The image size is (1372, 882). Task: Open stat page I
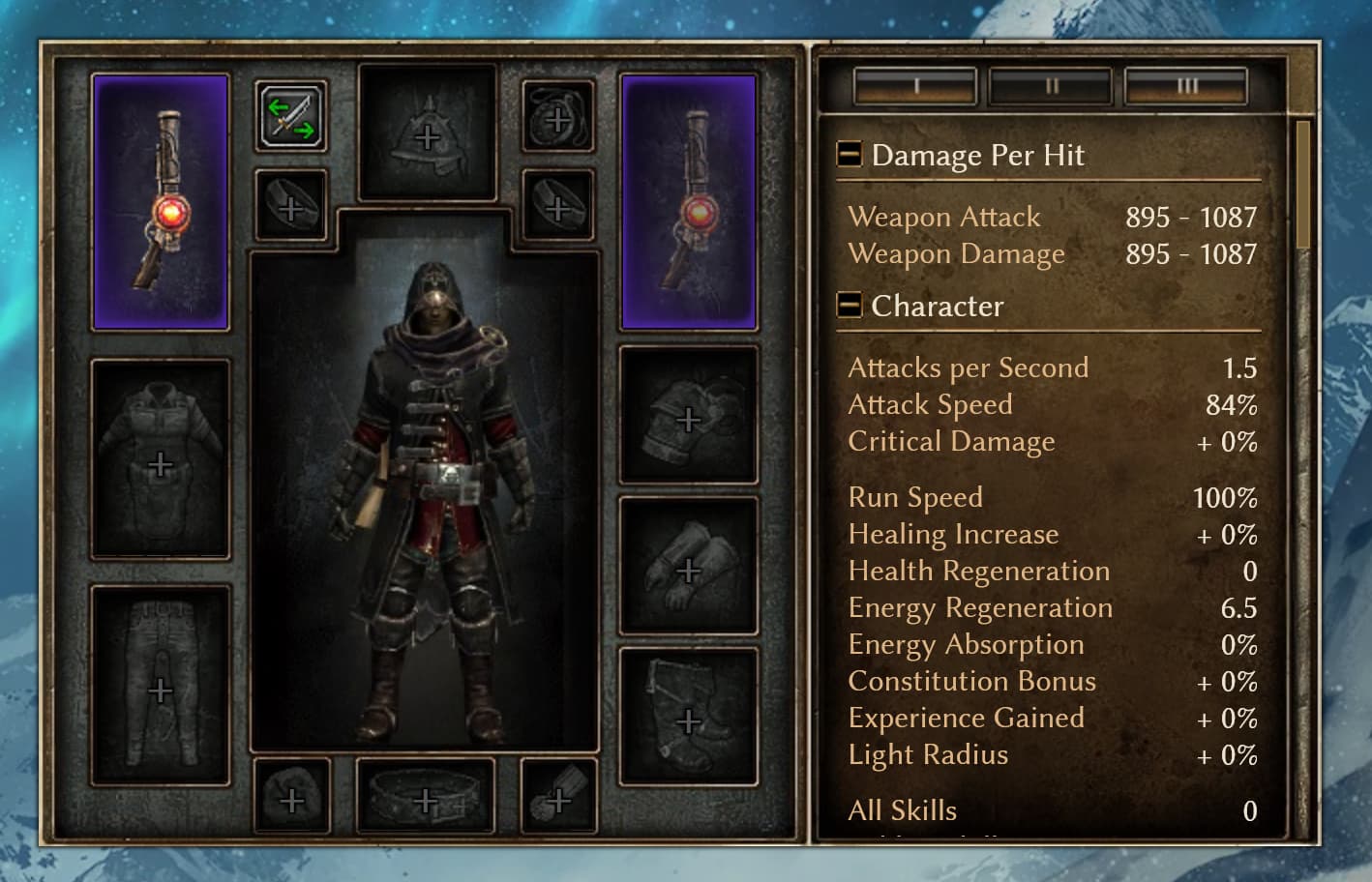tap(913, 85)
